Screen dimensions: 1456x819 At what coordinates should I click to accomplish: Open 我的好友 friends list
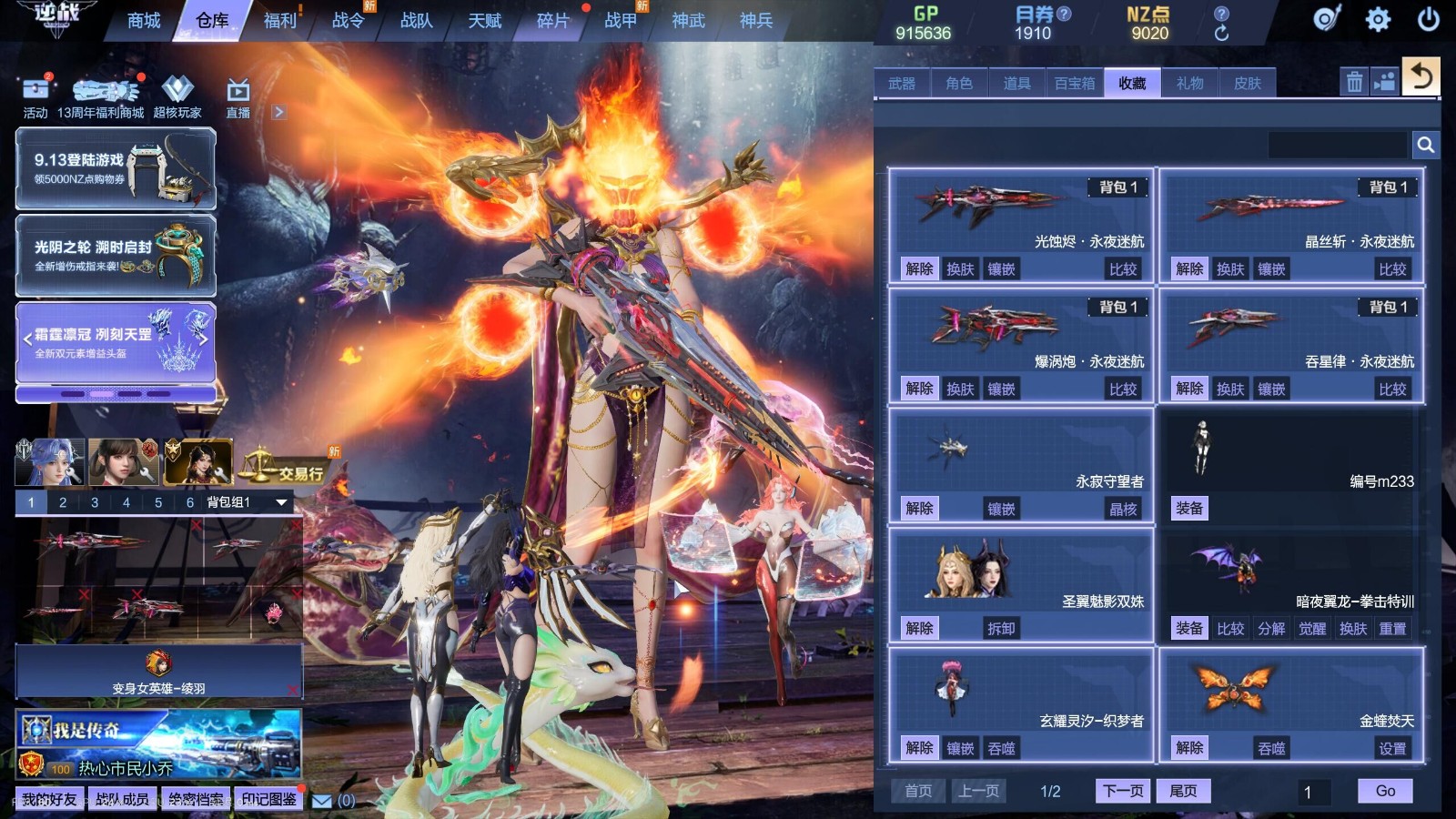[50, 800]
